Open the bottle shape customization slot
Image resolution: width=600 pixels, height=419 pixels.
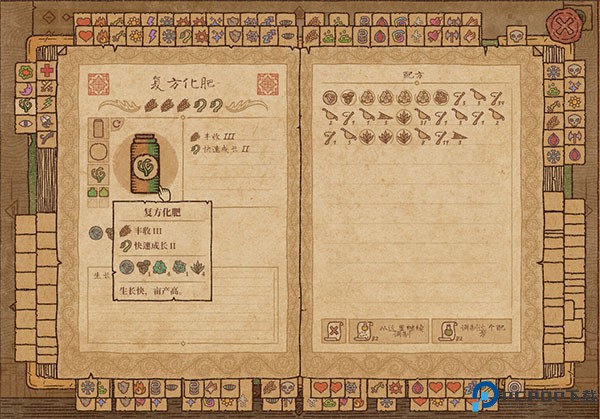[99, 129]
